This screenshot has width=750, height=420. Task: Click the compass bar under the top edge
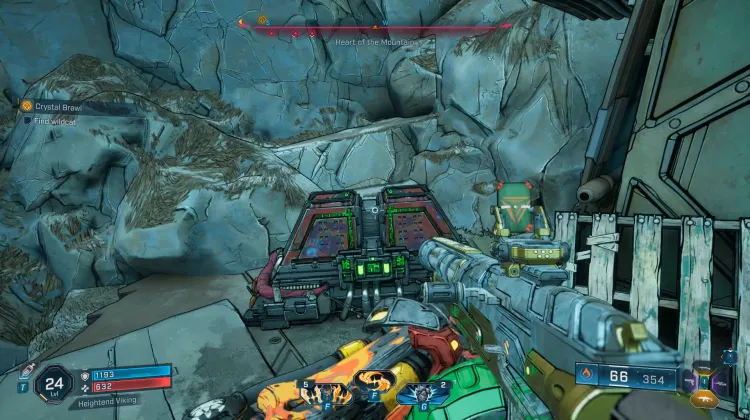coord(375,26)
